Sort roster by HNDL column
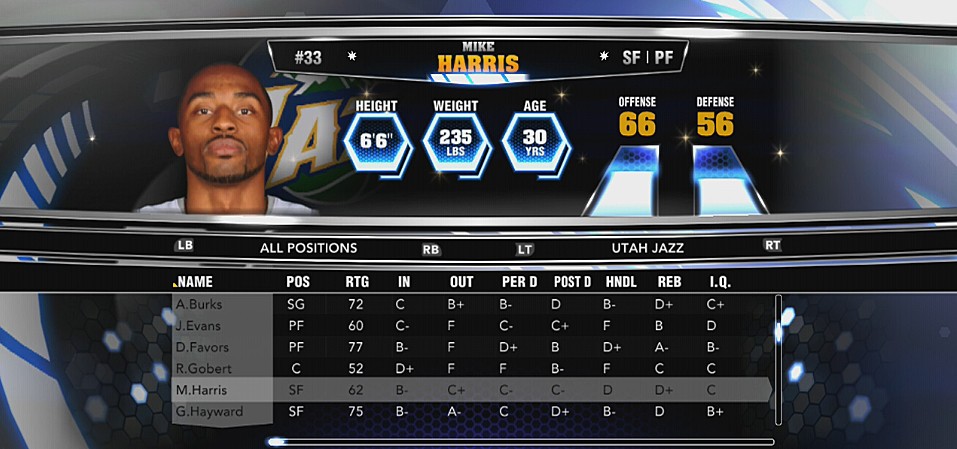The image size is (957, 449). pos(621,282)
